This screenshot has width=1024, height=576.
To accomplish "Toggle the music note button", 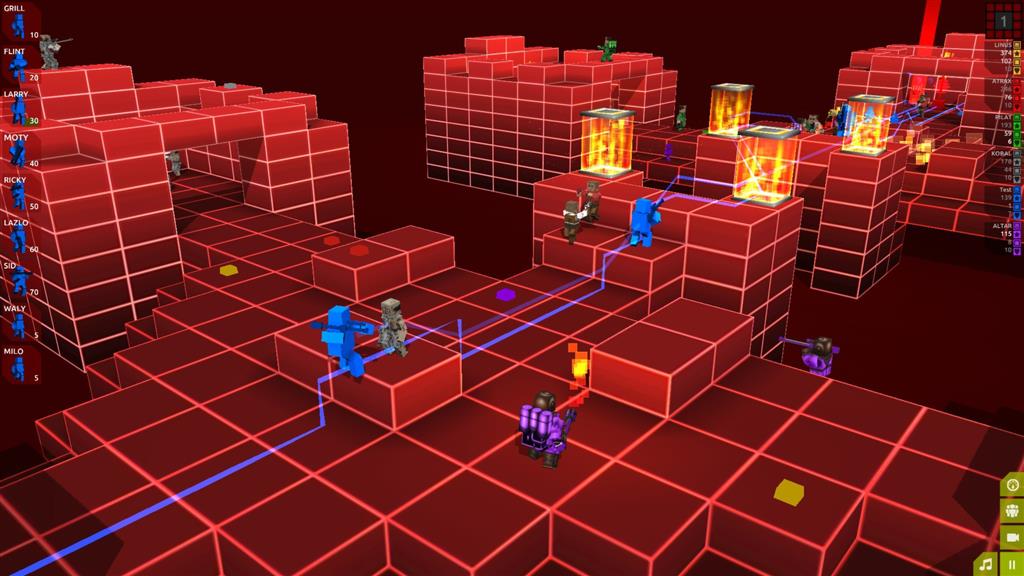I will pos(988,563).
